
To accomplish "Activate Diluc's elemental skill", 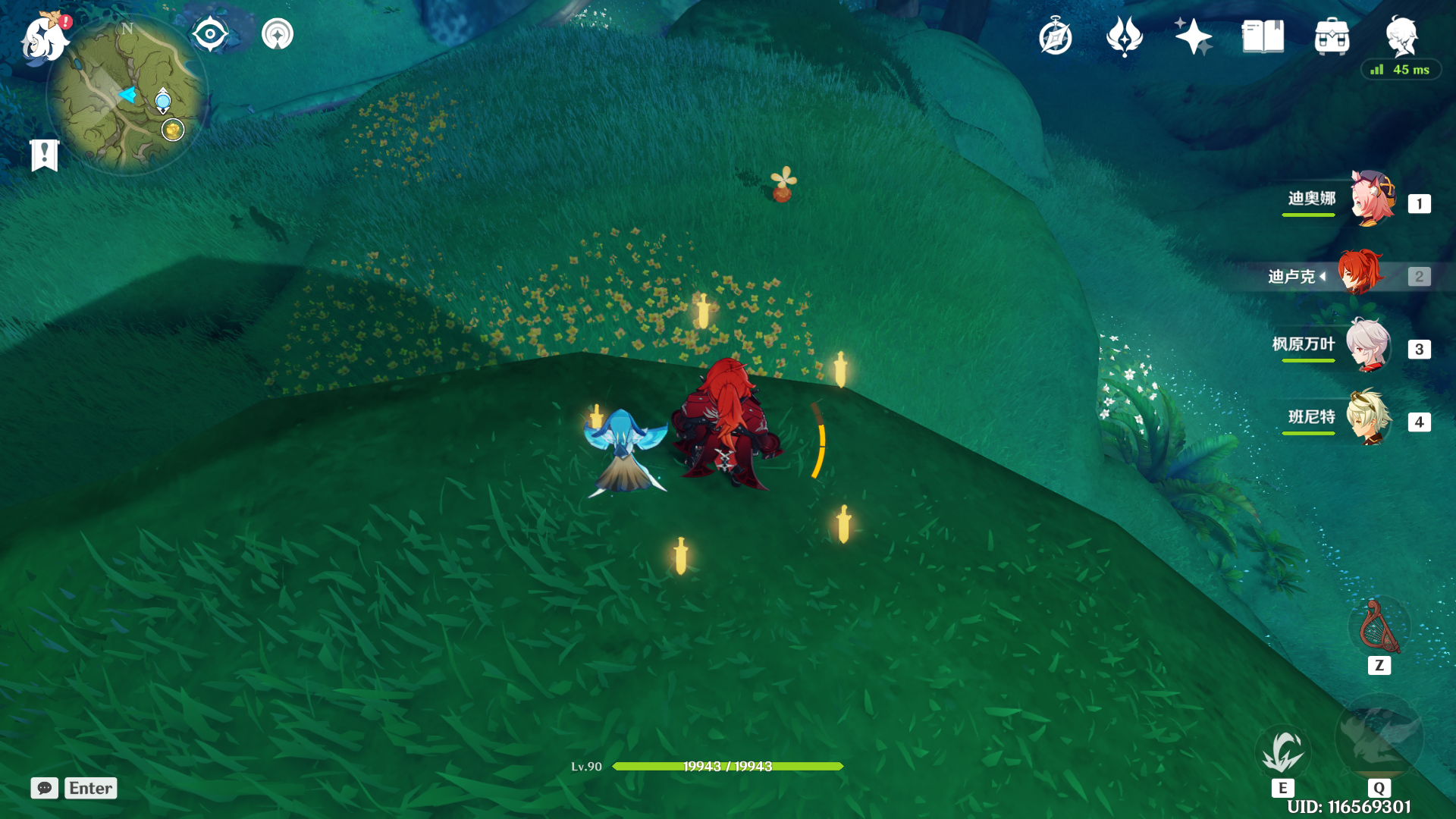I will (1282, 751).
